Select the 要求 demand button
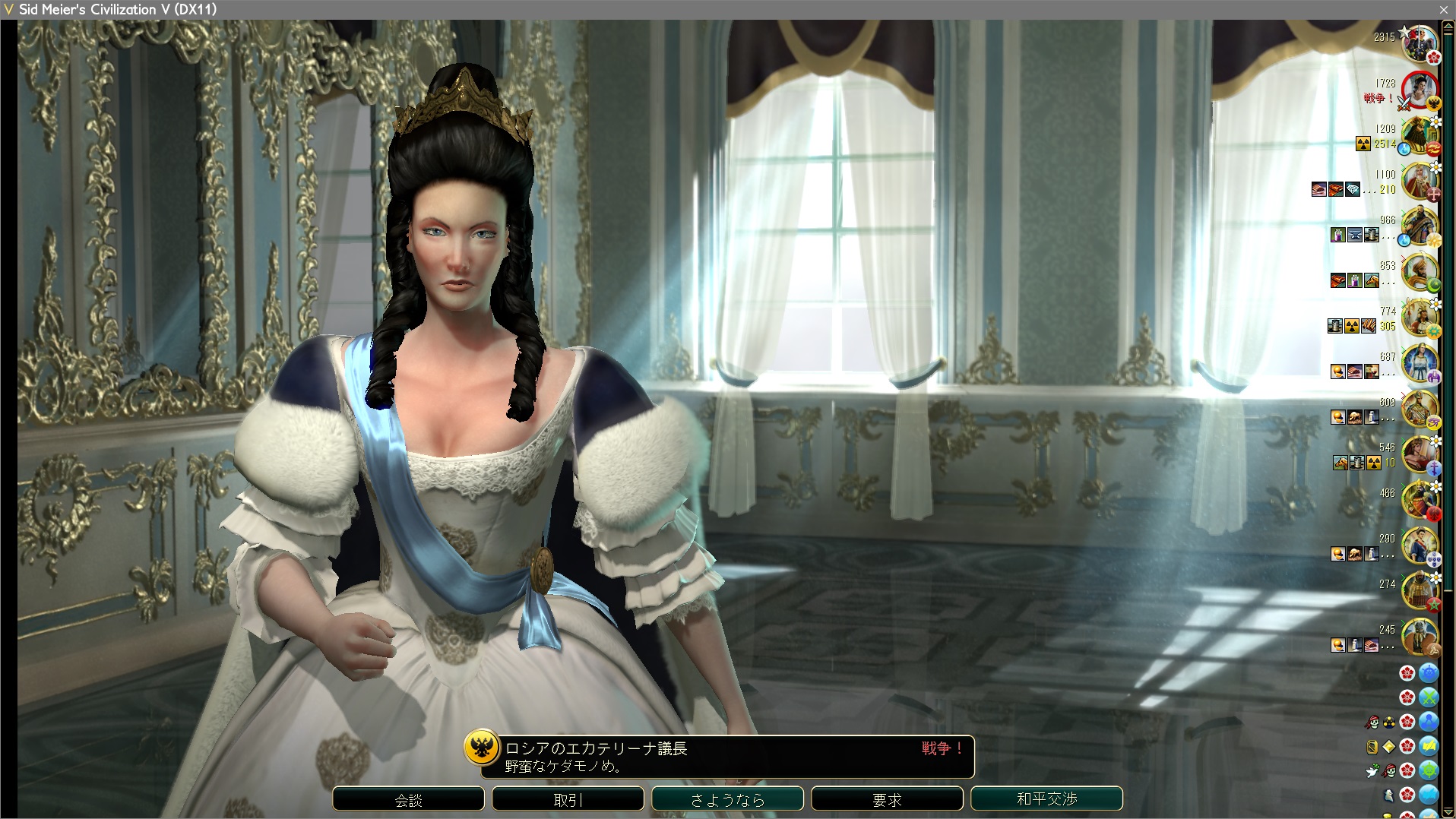The height and width of the screenshot is (819, 1456). coord(887,799)
